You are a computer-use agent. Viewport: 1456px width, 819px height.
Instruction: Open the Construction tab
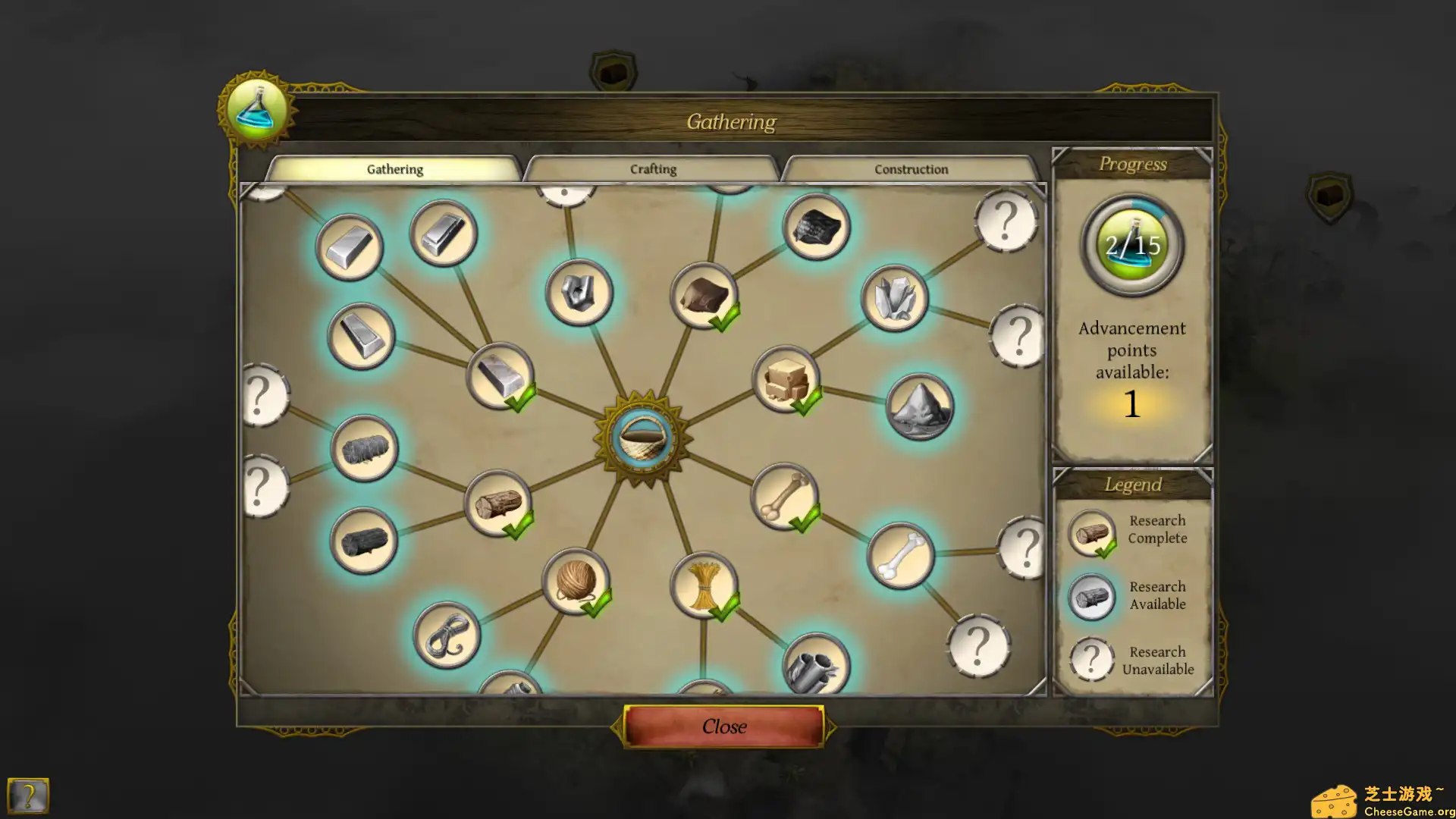tap(910, 169)
